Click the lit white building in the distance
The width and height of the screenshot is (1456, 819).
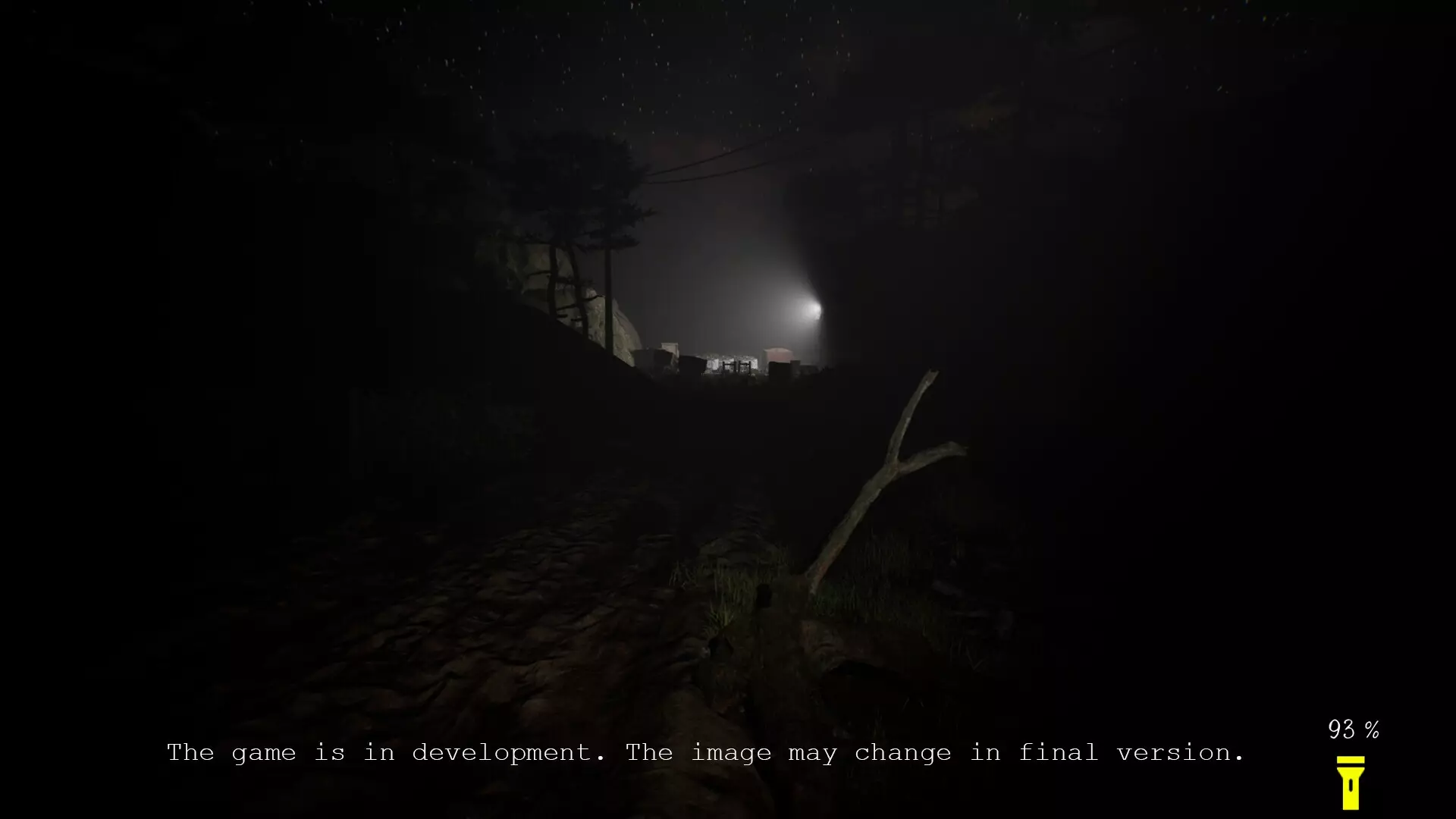pyautogui.click(x=731, y=363)
